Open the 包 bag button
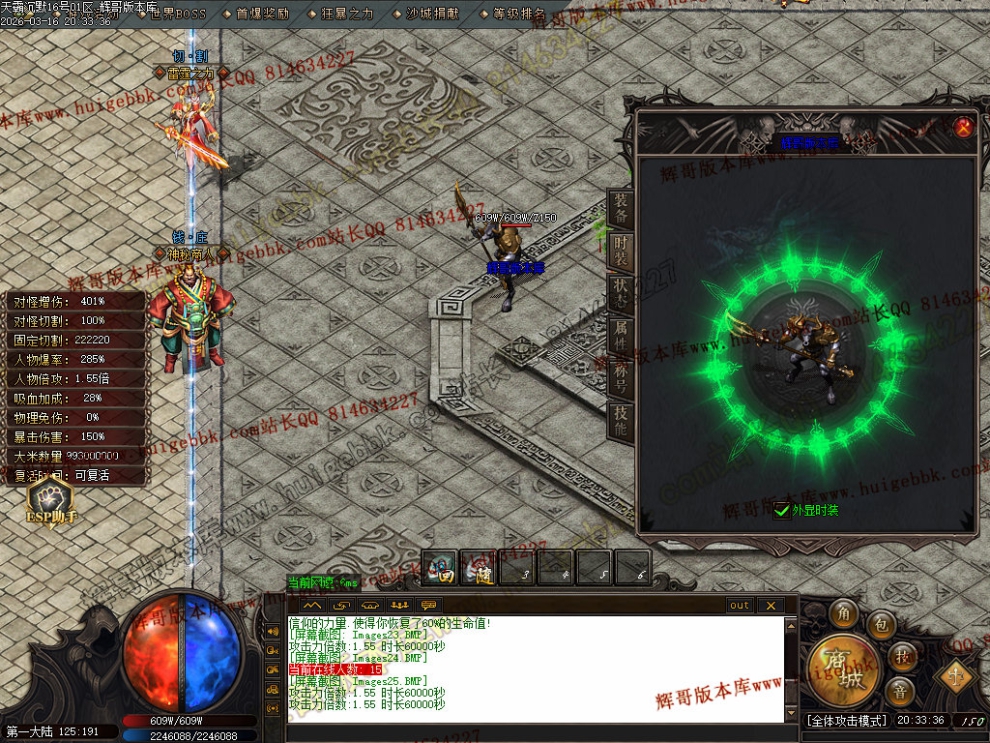This screenshot has width=990, height=743. tap(881, 625)
